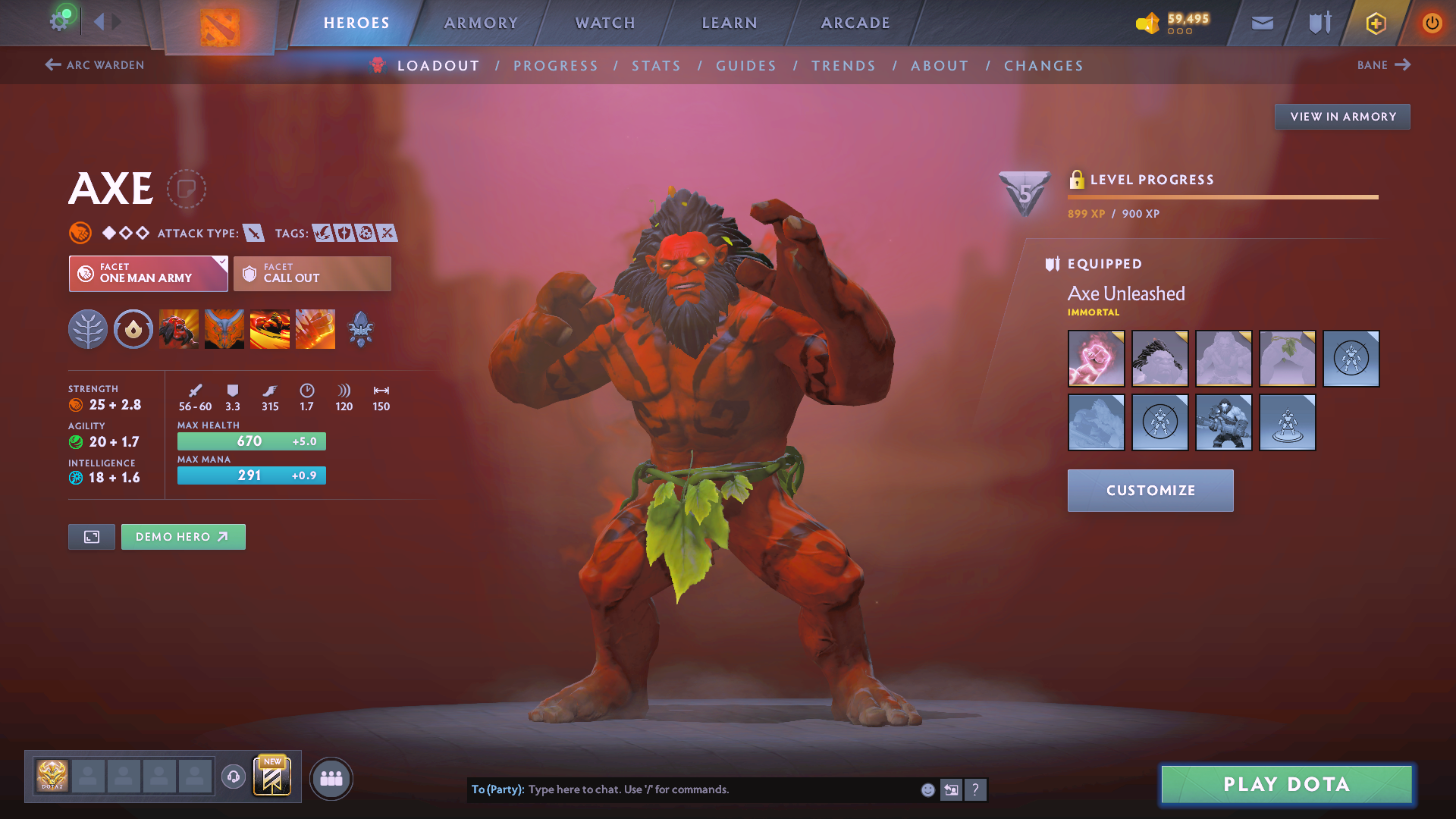View the Trends section

coord(843,66)
